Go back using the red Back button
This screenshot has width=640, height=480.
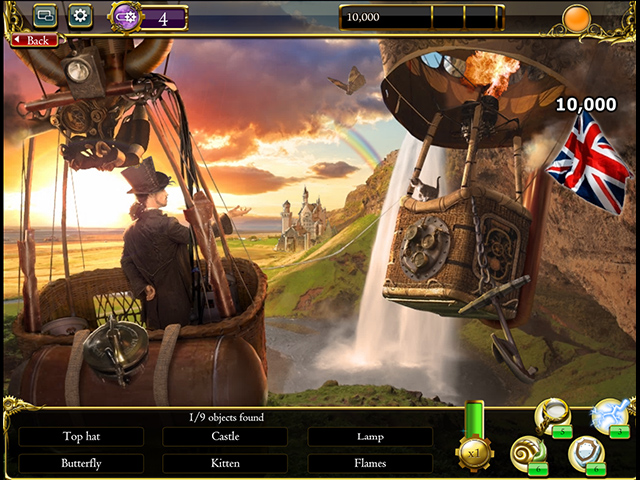click(x=34, y=40)
